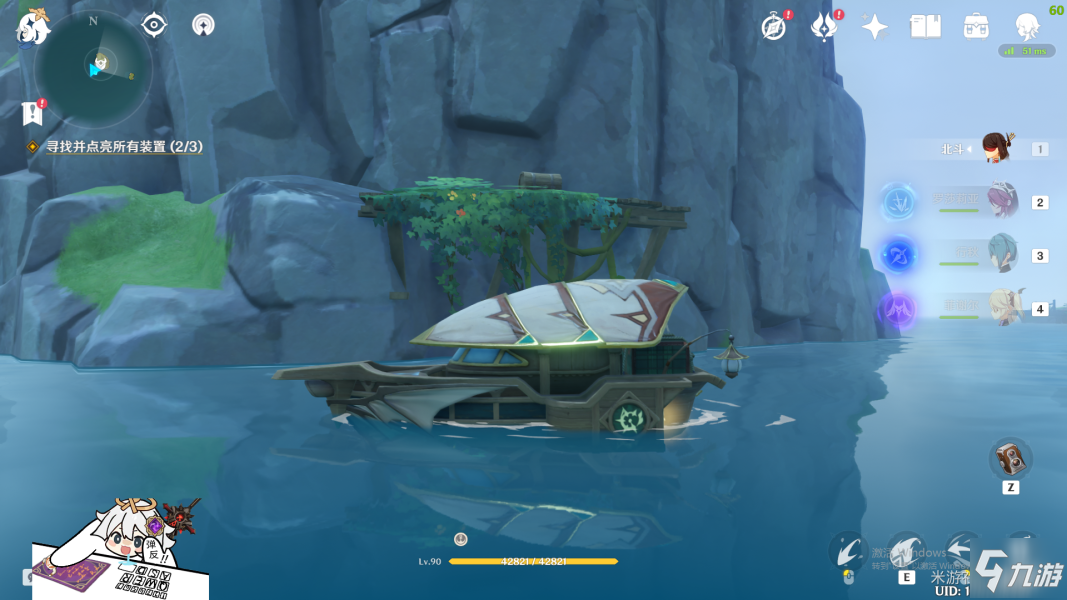Activate the eye-shaped Elemental Sight icon
The width and height of the screenshot is (1067, 600).
pyautogui.click(x=154, y=25)
